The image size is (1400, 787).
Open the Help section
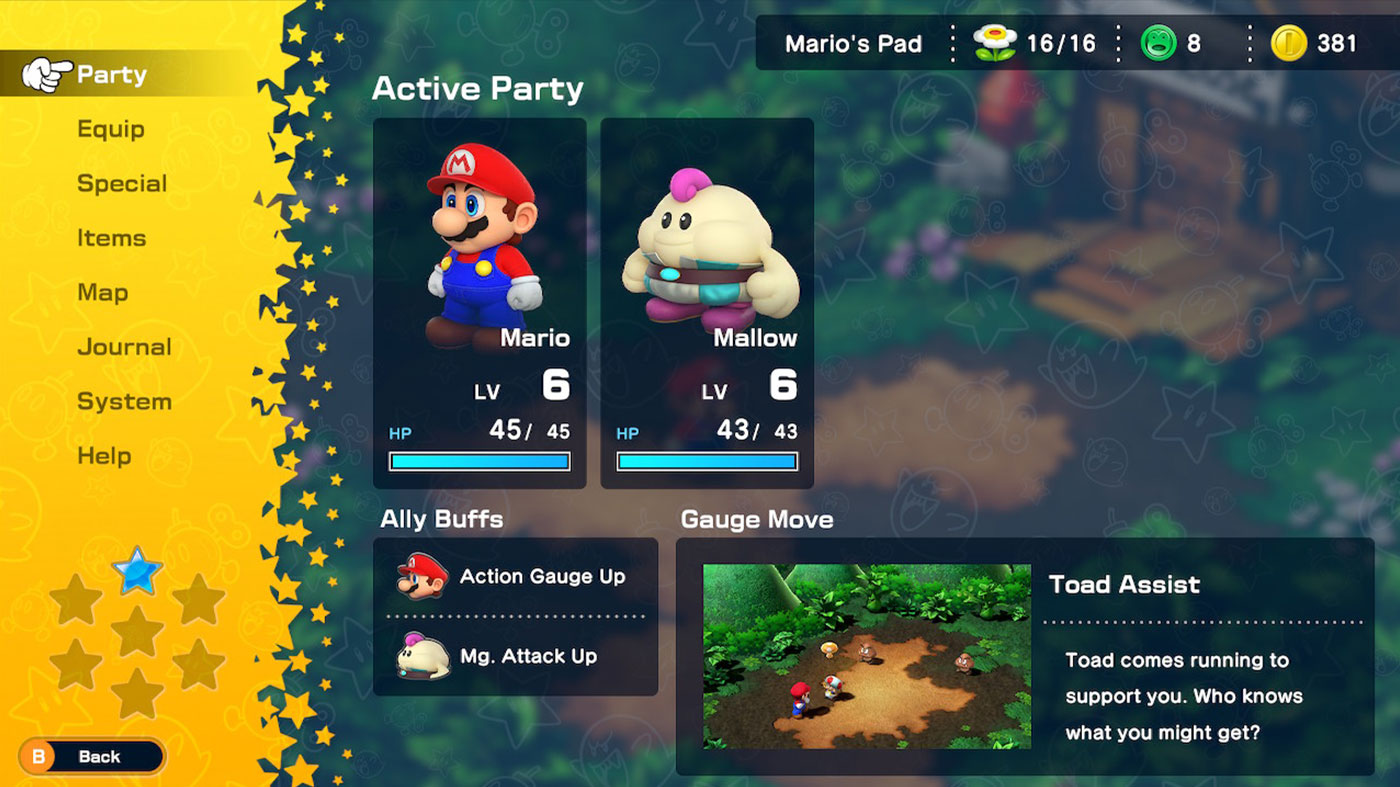tap(104, 456)
